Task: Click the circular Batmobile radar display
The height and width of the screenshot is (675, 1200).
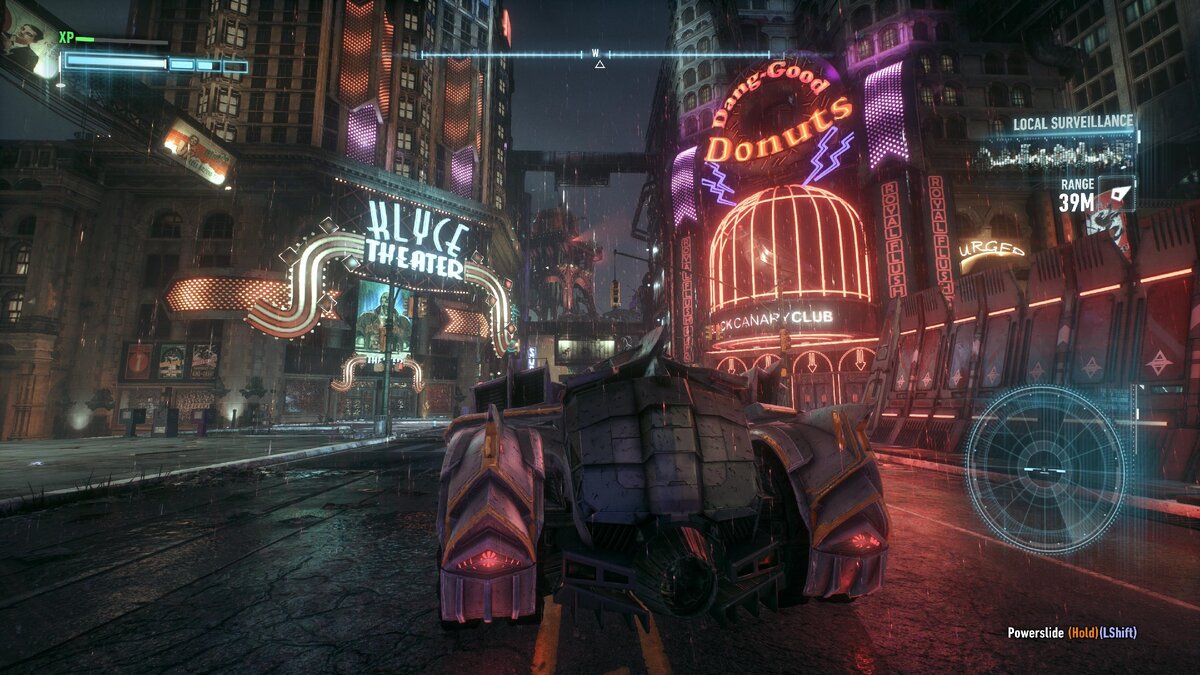Action: pyautogui.click(x=1045, y=469)
